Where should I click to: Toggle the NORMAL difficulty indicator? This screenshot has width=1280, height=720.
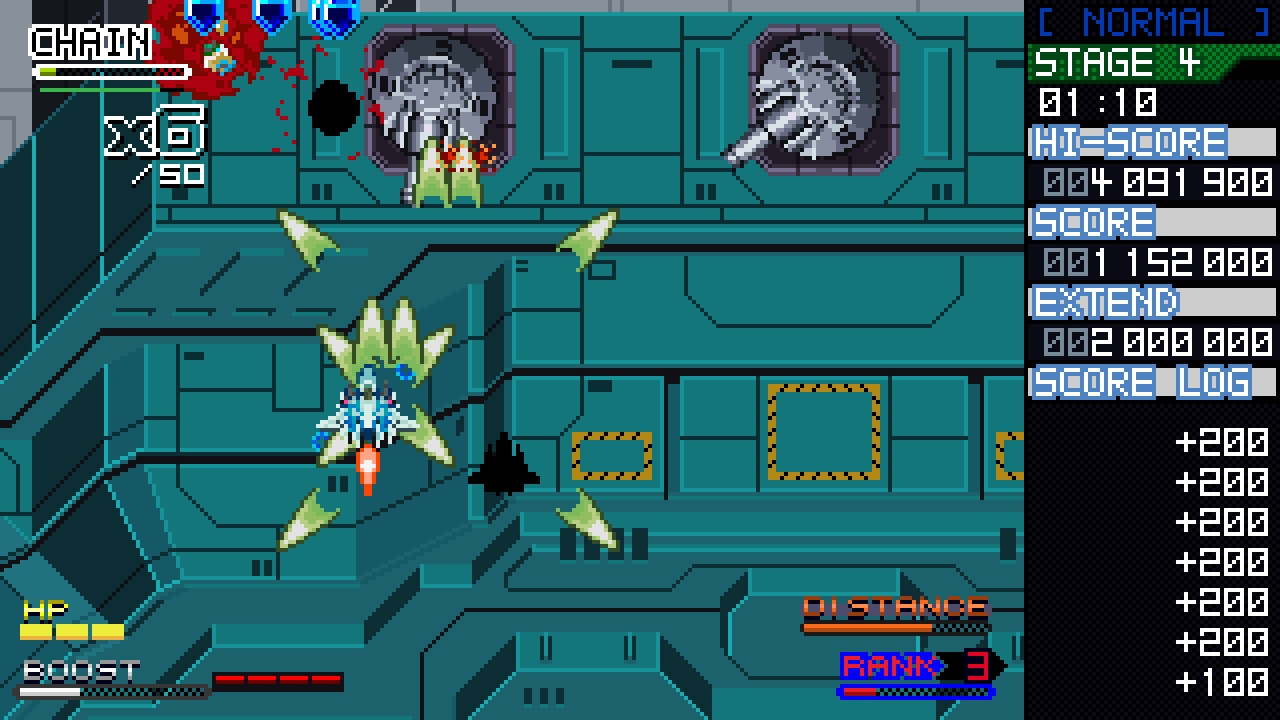pyautogui.click(x=1150, y=20)
